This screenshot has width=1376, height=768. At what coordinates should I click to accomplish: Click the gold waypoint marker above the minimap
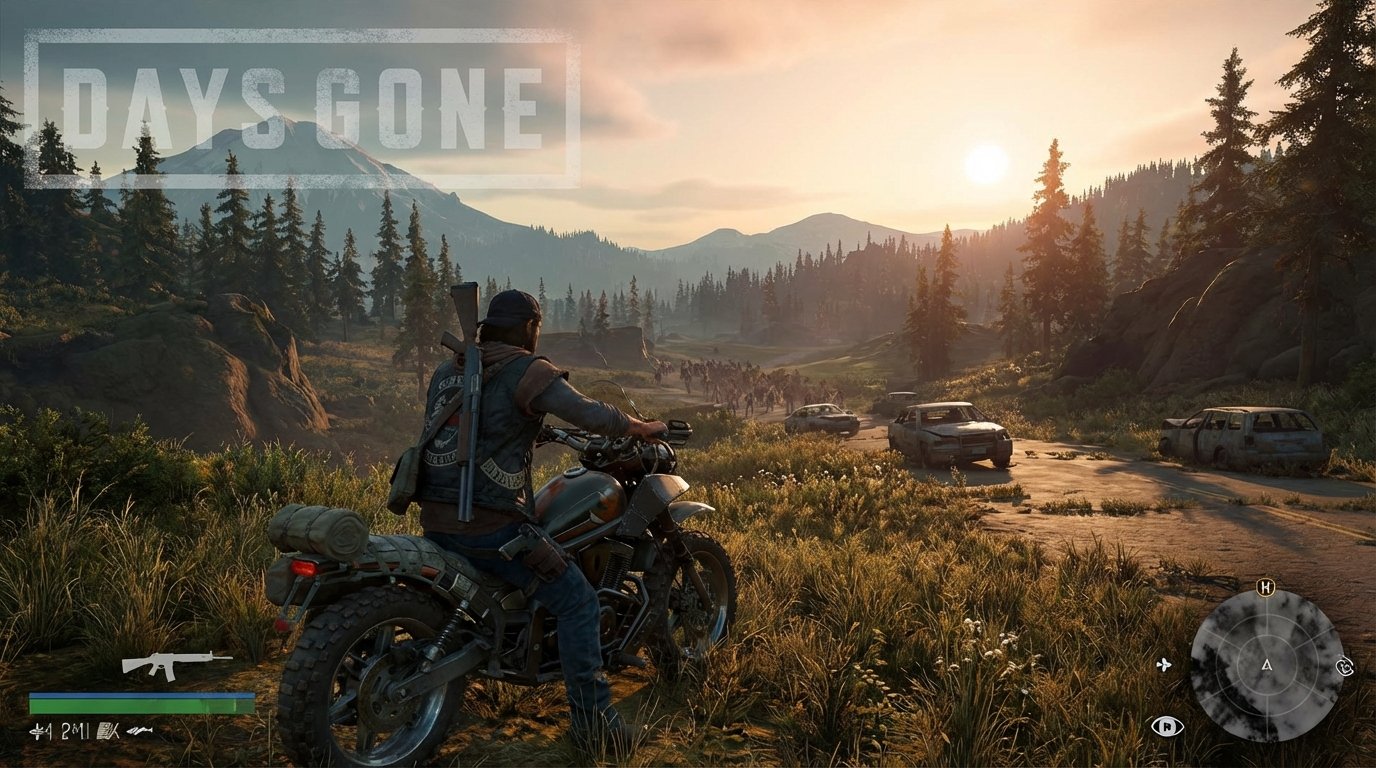(1265, 587)
